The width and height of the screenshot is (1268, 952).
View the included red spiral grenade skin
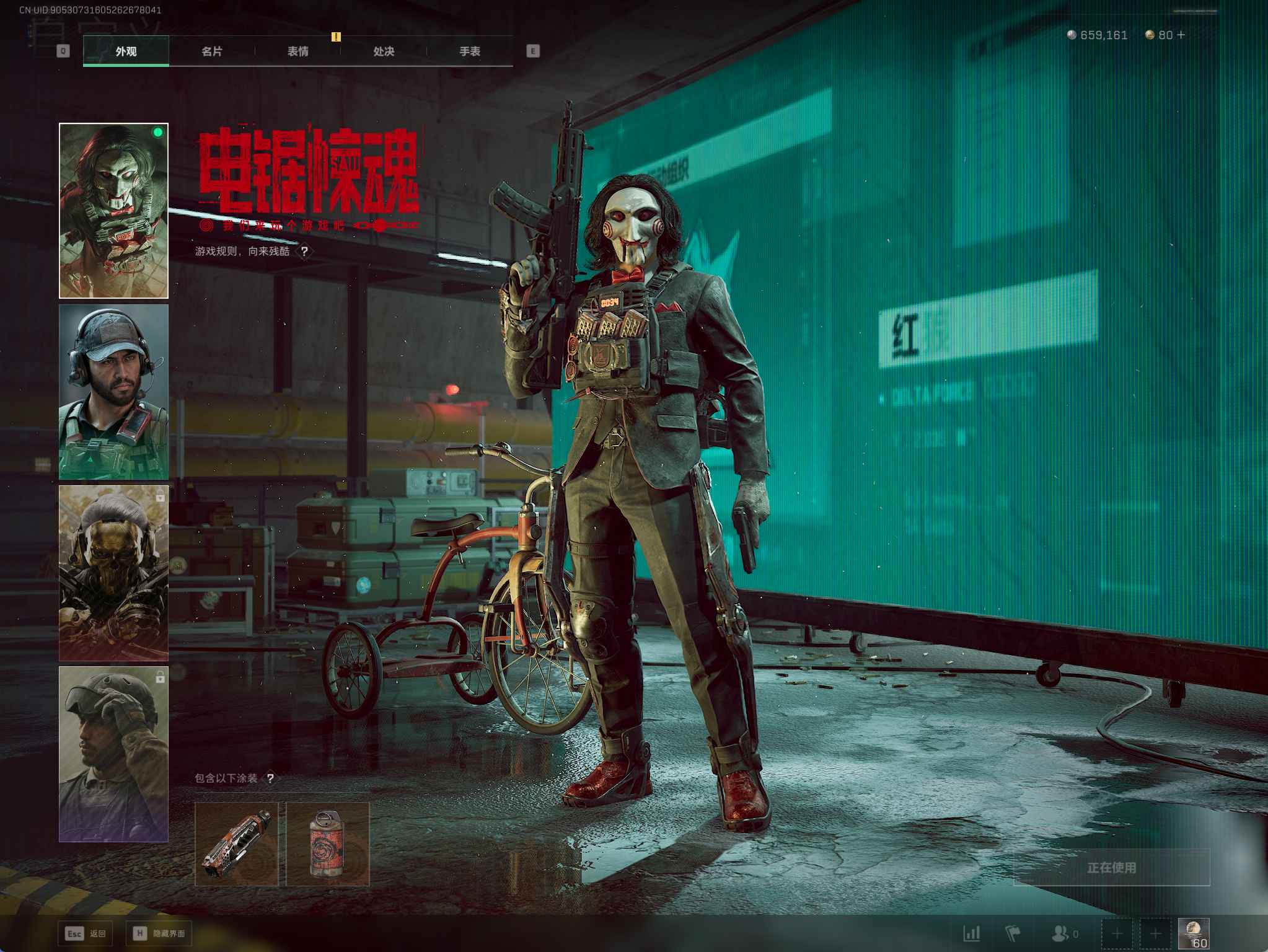pyautogui.click(x=328, y=844)
